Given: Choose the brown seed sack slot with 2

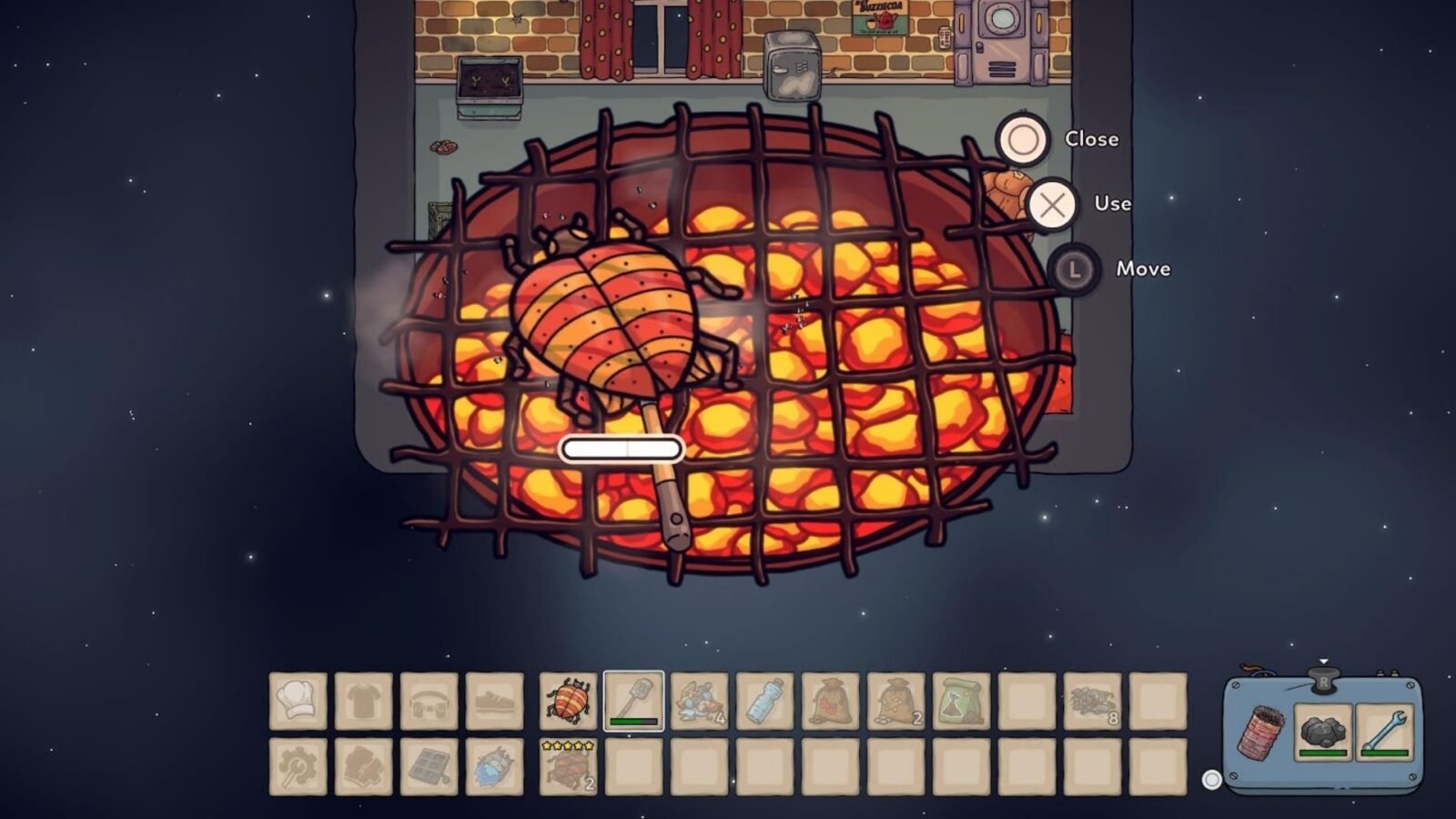Looking at the screenshot, I should (896, 702).
